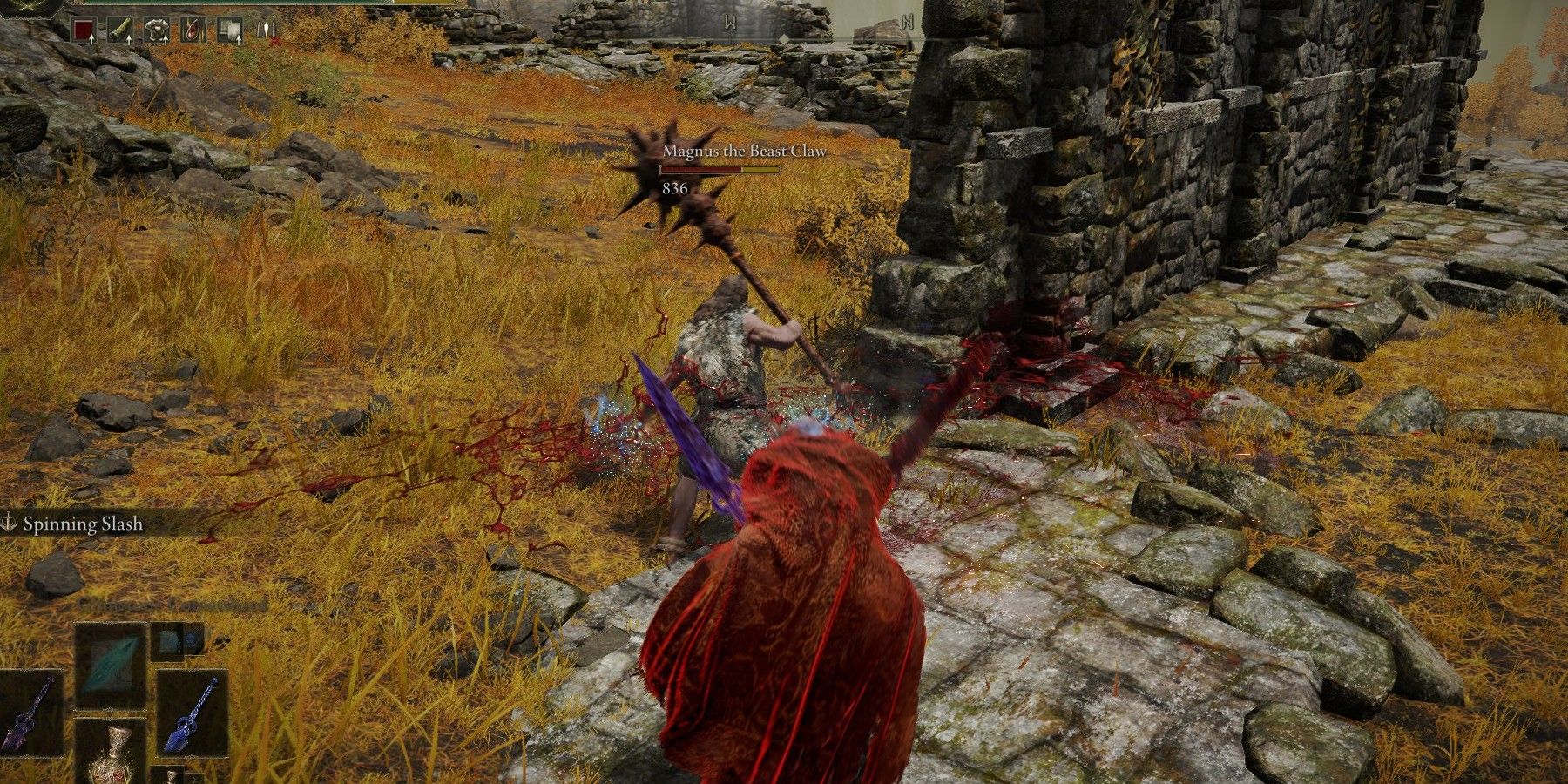Select the Flask of Crimson Tears slot
The image size is (1568, 784).
click(x=111, y=754)
